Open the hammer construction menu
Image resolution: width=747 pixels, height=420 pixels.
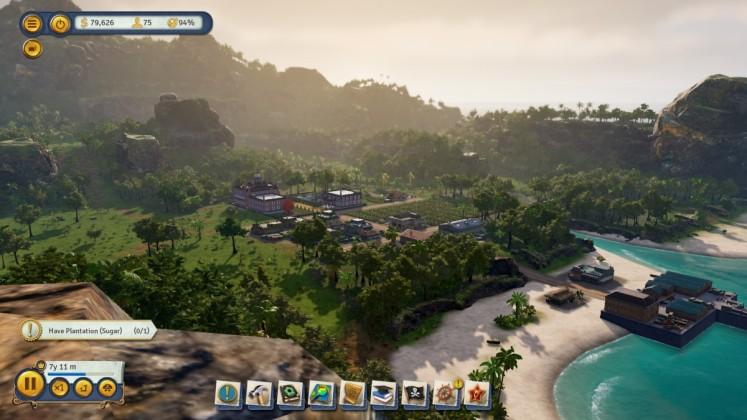(260, 394)
